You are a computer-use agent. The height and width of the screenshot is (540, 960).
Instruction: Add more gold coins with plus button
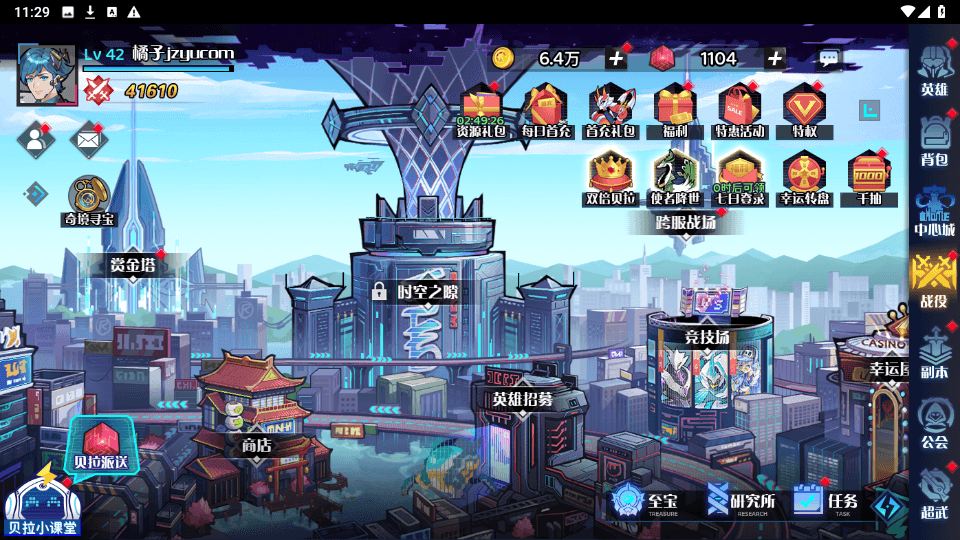tap(616, 59)
